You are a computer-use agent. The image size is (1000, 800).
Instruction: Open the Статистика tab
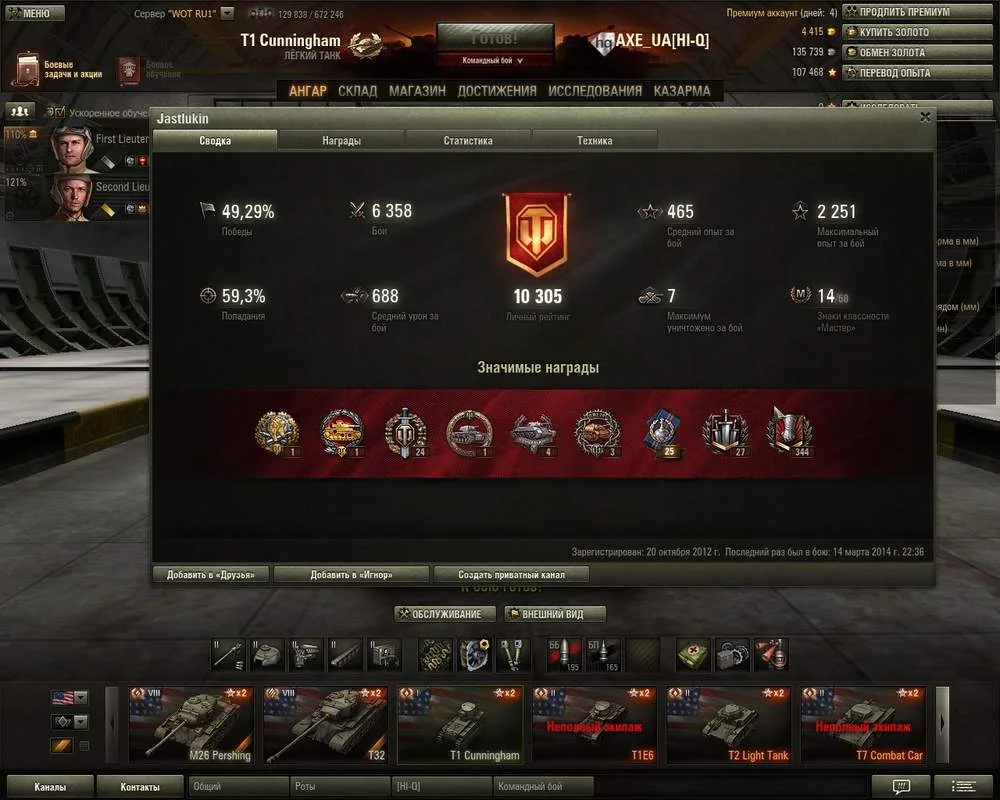pos(468,141)
